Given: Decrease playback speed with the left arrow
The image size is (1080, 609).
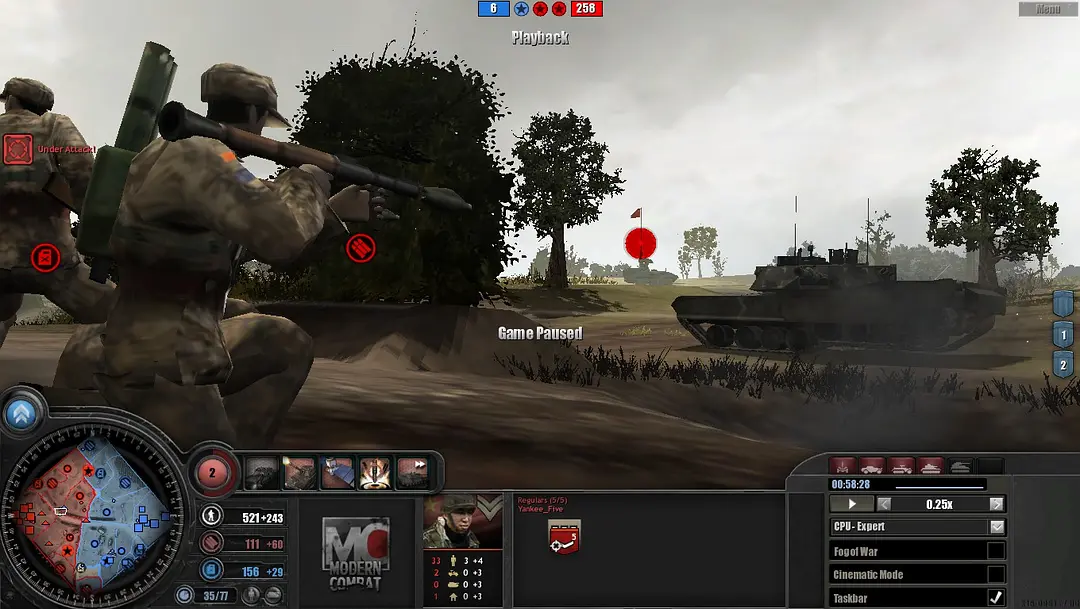Looking at the screenshot, I should point(884,504).
